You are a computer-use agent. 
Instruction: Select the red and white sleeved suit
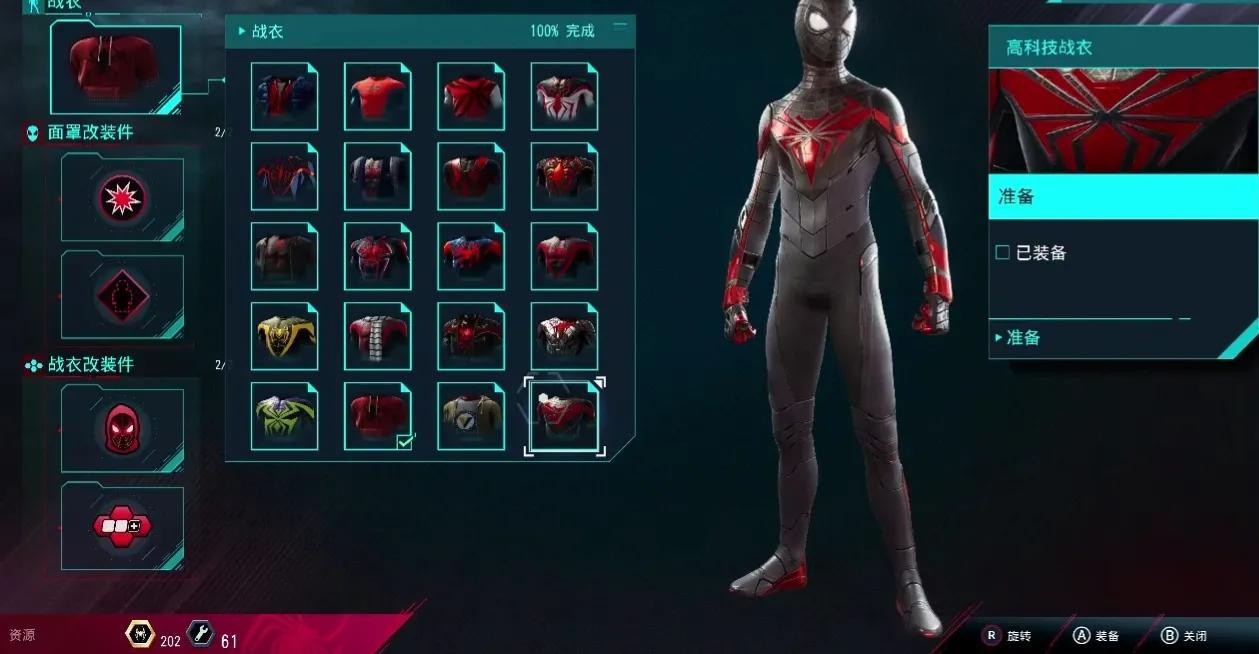click(x=471, y=97)
